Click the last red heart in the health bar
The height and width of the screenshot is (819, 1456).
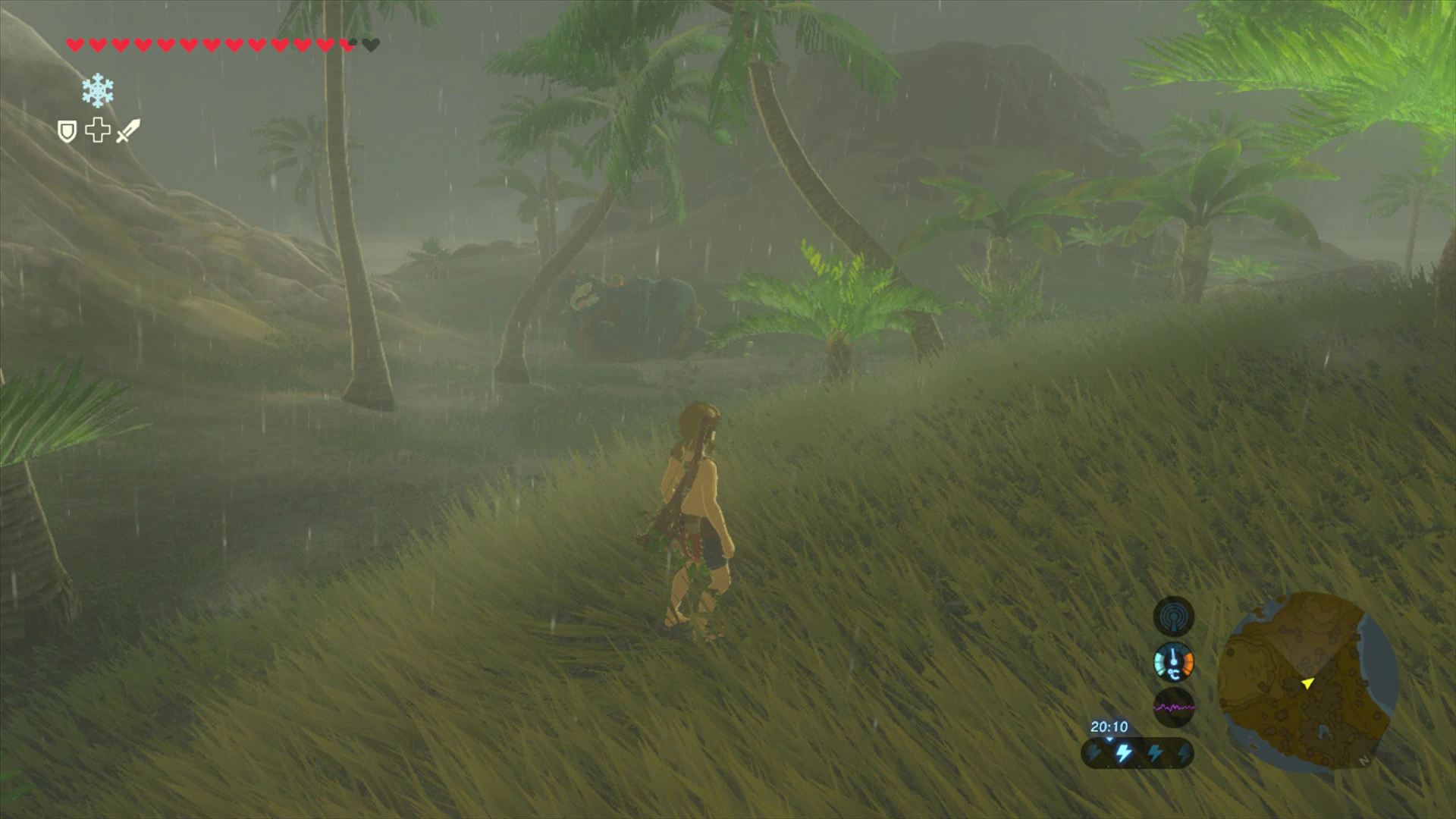(x=347, y=45)
